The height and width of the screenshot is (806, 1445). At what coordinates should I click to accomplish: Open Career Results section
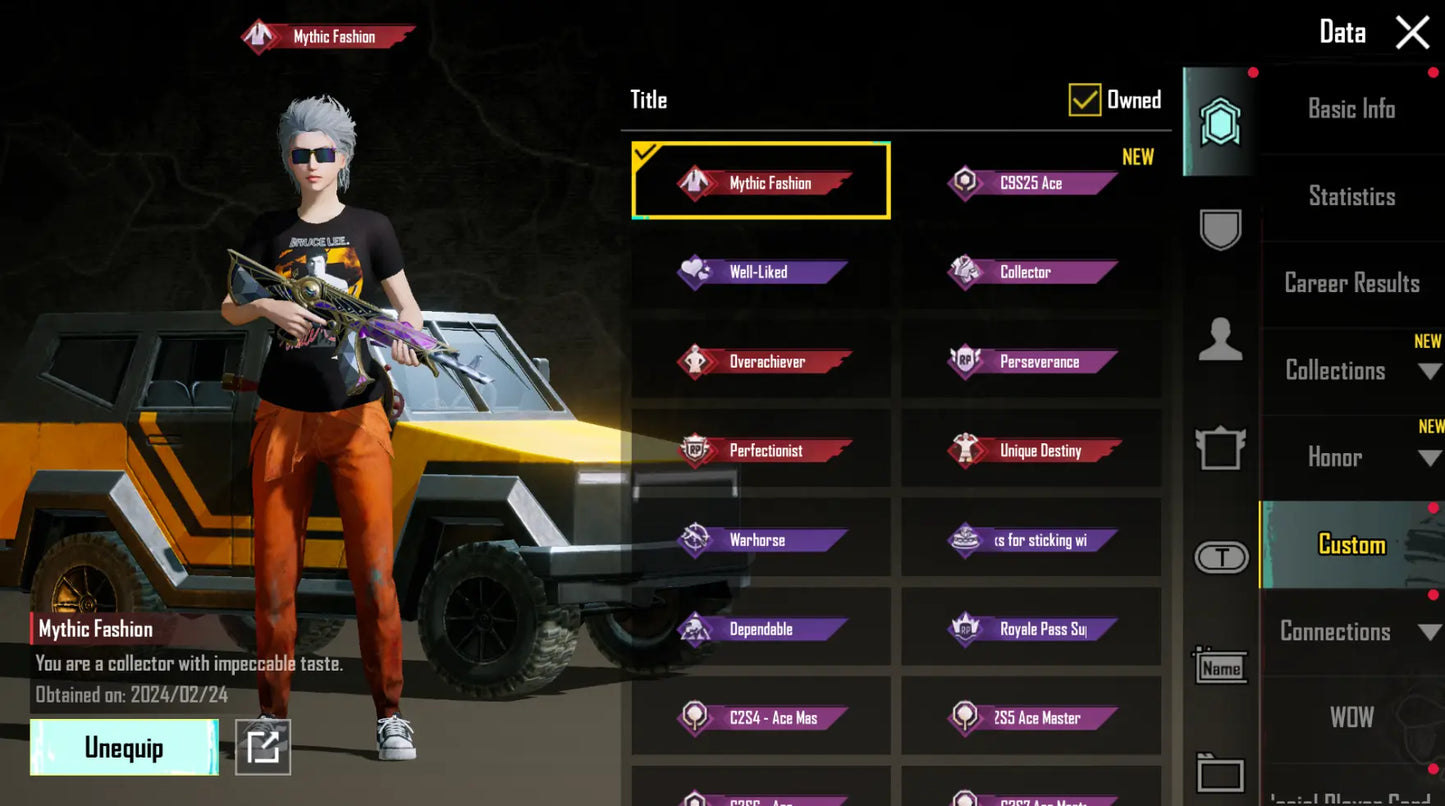pyautogui.click(x=1351, y=283)
